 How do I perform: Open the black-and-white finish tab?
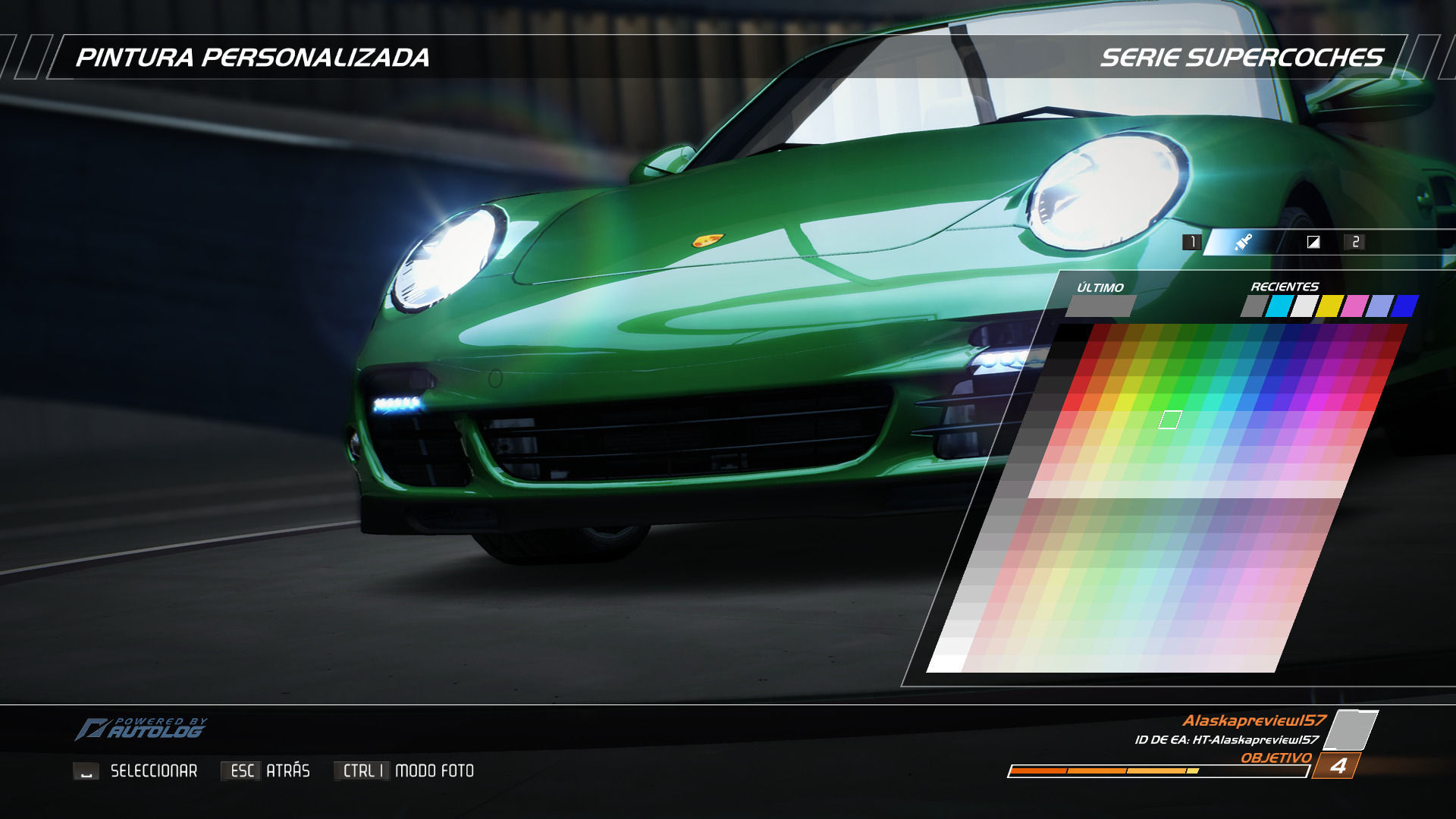pyautogui.click(x=1313, y=242)
